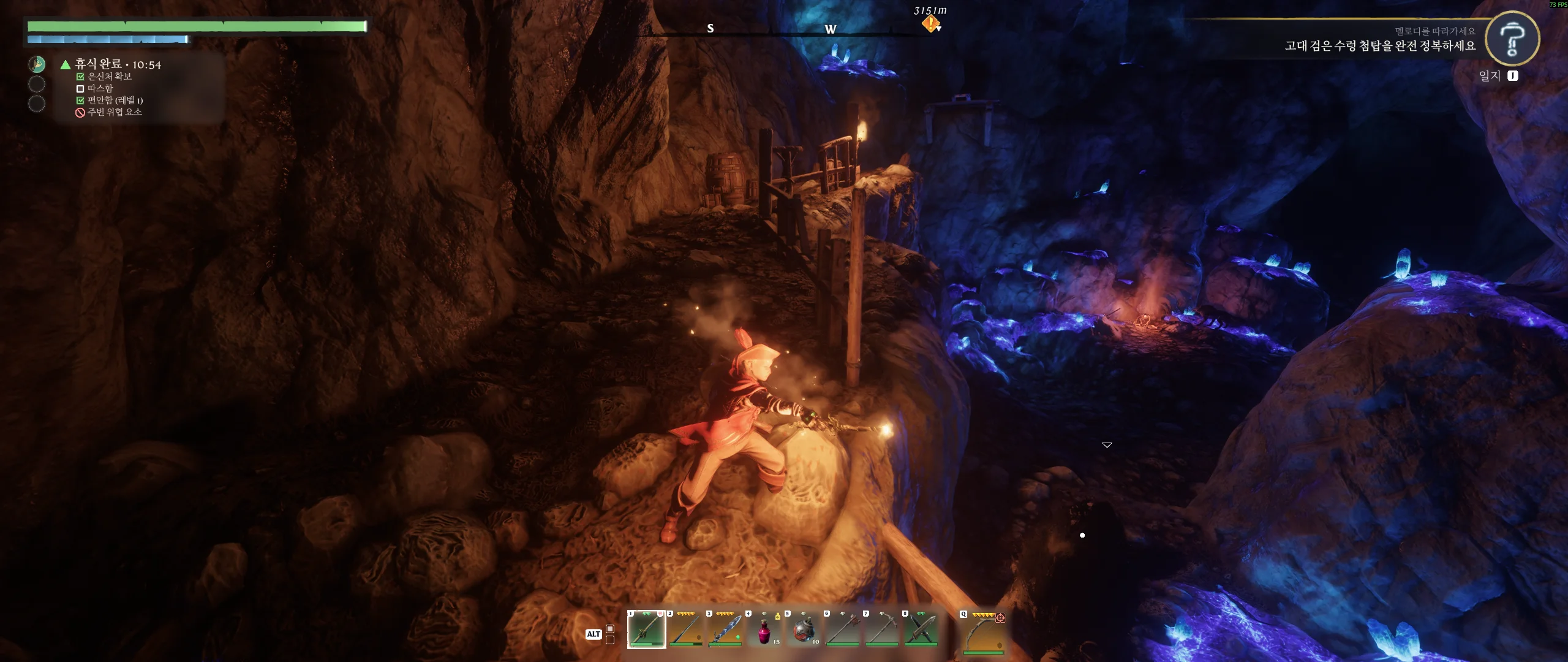
Task: Choose the blue ornate sword slot
Action: [x=725, y=629]
